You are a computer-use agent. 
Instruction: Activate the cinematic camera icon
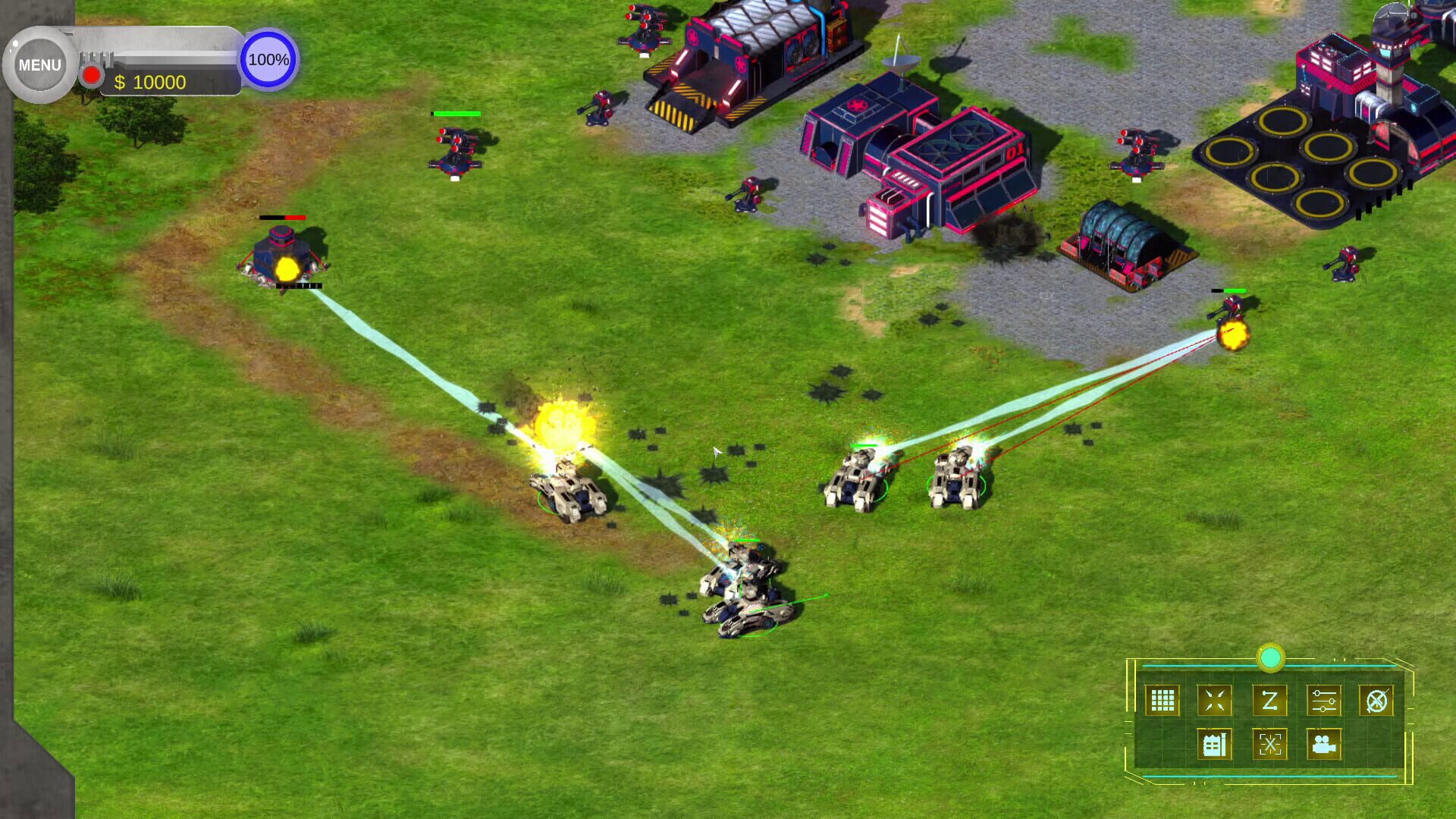pos(1326,745)
